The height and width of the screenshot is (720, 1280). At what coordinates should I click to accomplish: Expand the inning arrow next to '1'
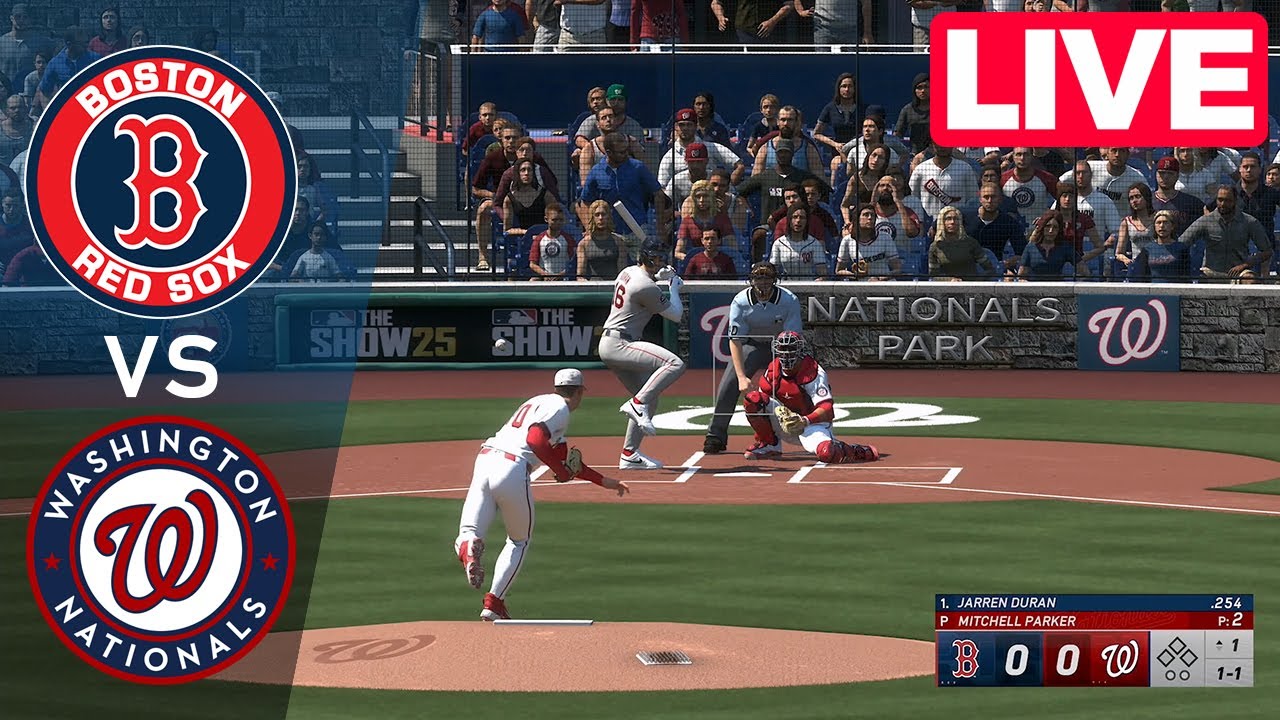coord(1219,643)
